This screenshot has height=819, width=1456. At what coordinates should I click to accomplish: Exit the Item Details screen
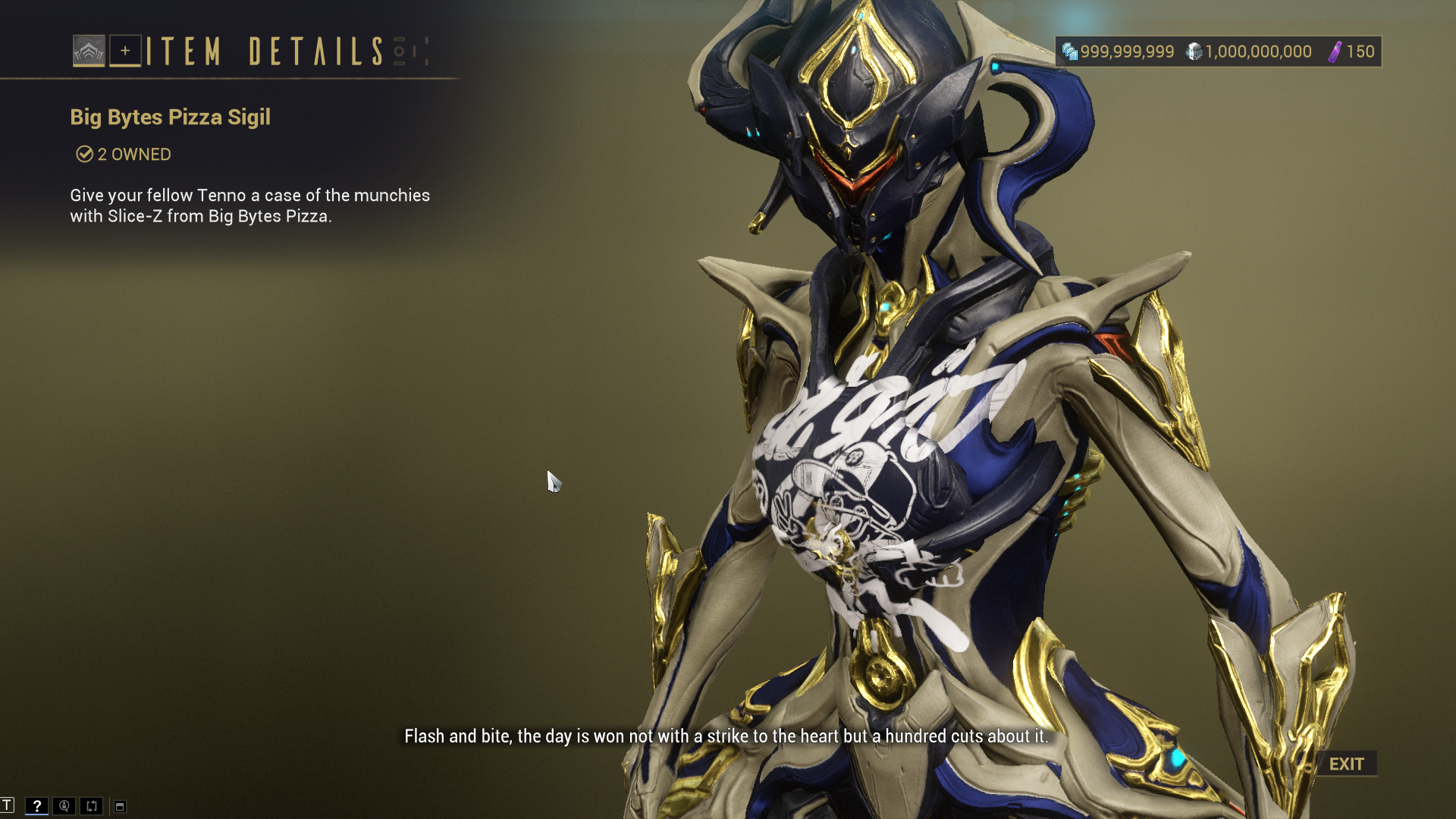tap(1346, 764)
